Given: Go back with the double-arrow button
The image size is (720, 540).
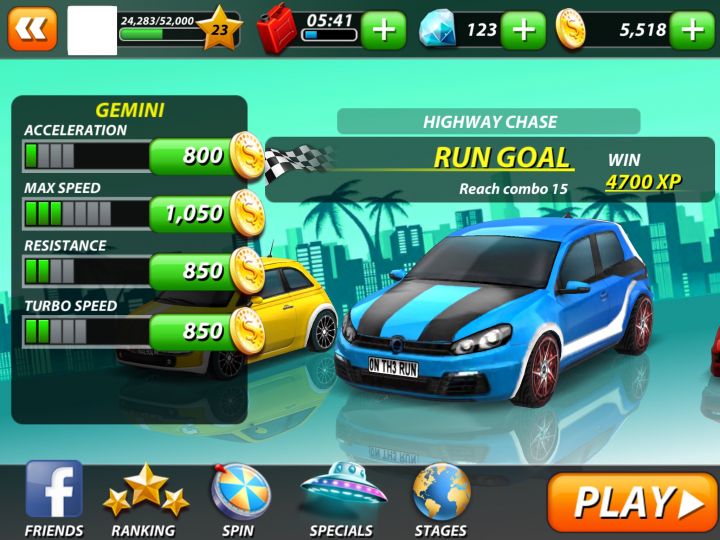Looking at the screenshot, I should [x=32, y=29].
